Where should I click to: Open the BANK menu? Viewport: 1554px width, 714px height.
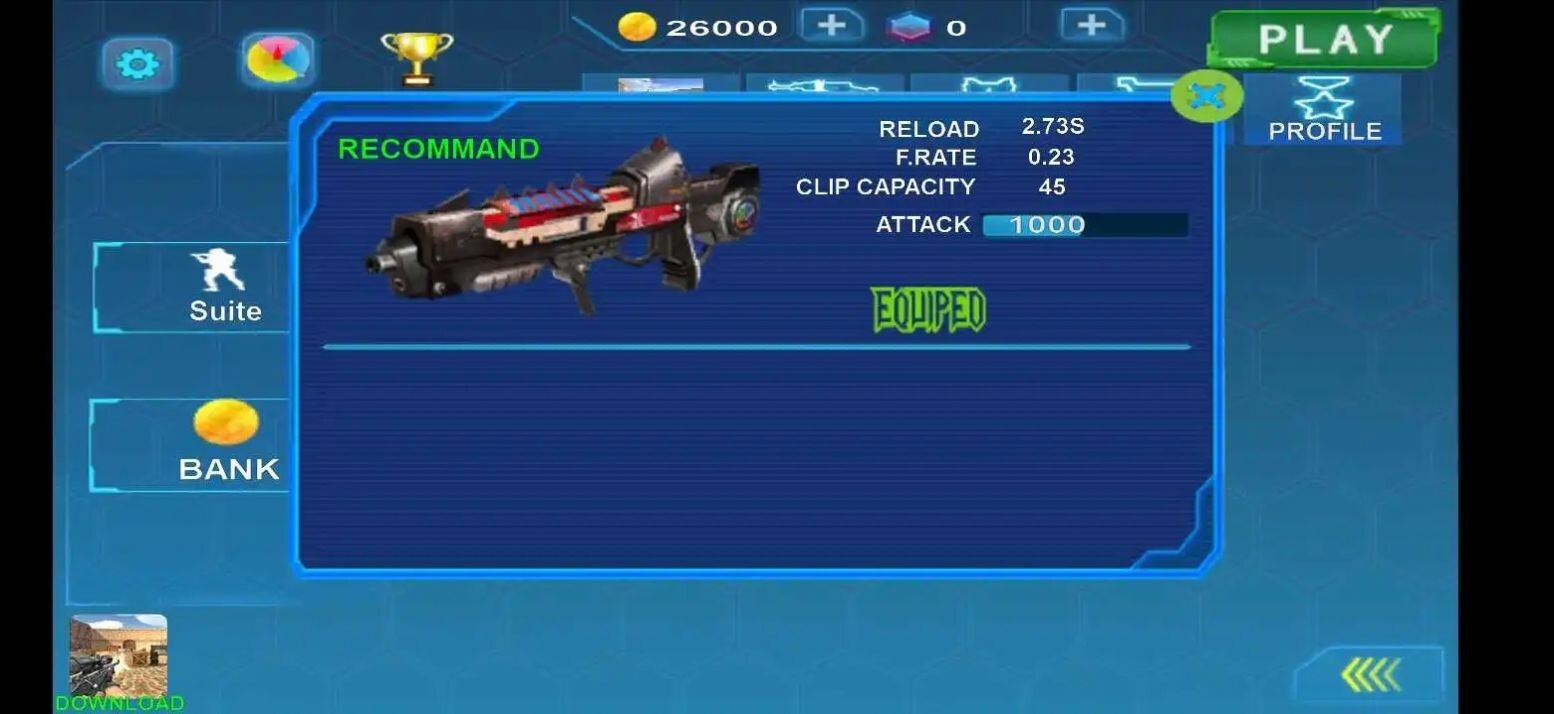(x=227, y=443)
